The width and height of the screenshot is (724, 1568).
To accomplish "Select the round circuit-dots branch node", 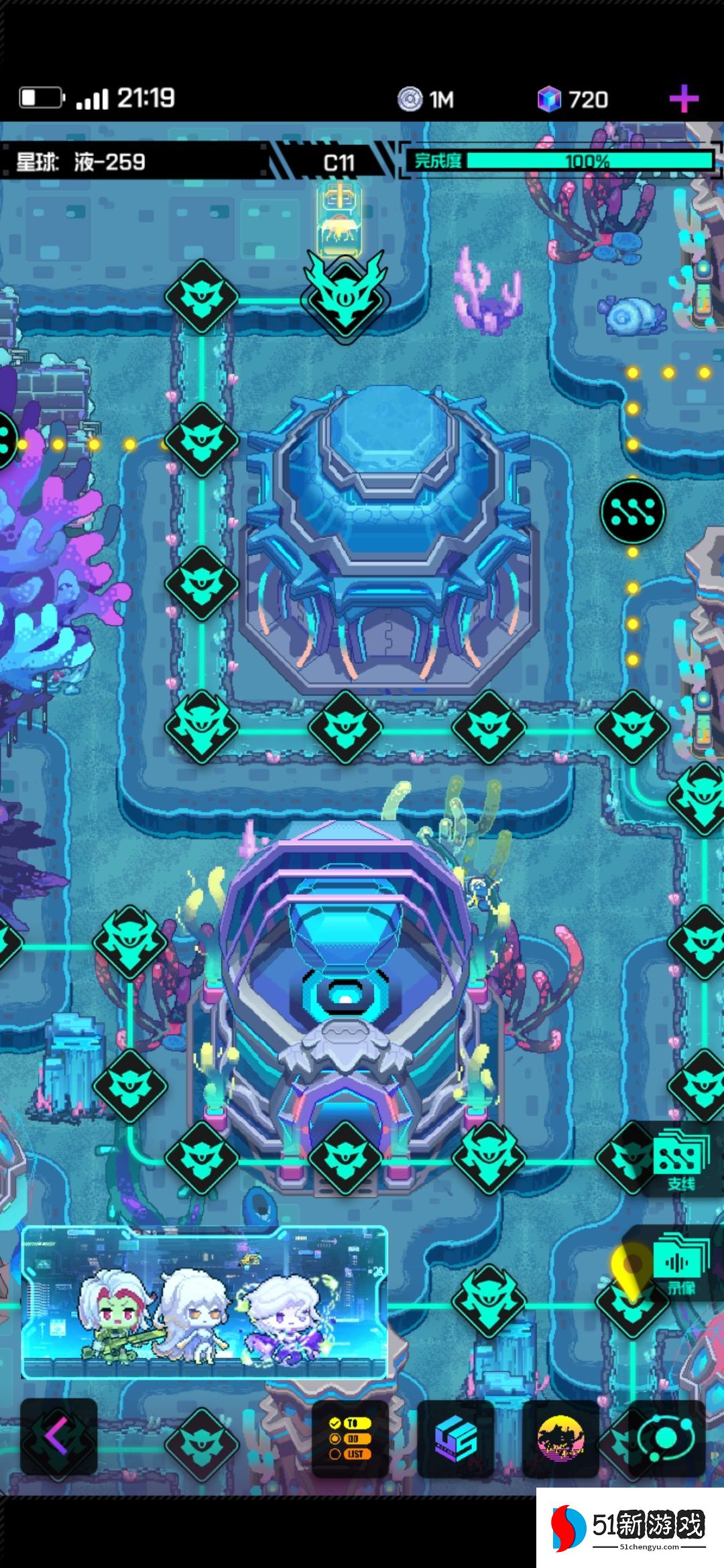I will point(632,511).
